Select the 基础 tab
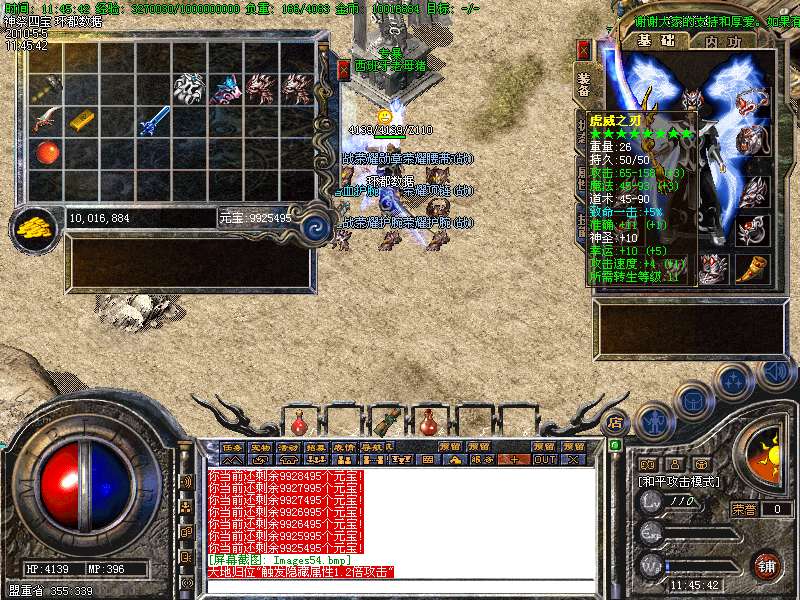Viewport: 800px width, 600px height. click(657, 41)
